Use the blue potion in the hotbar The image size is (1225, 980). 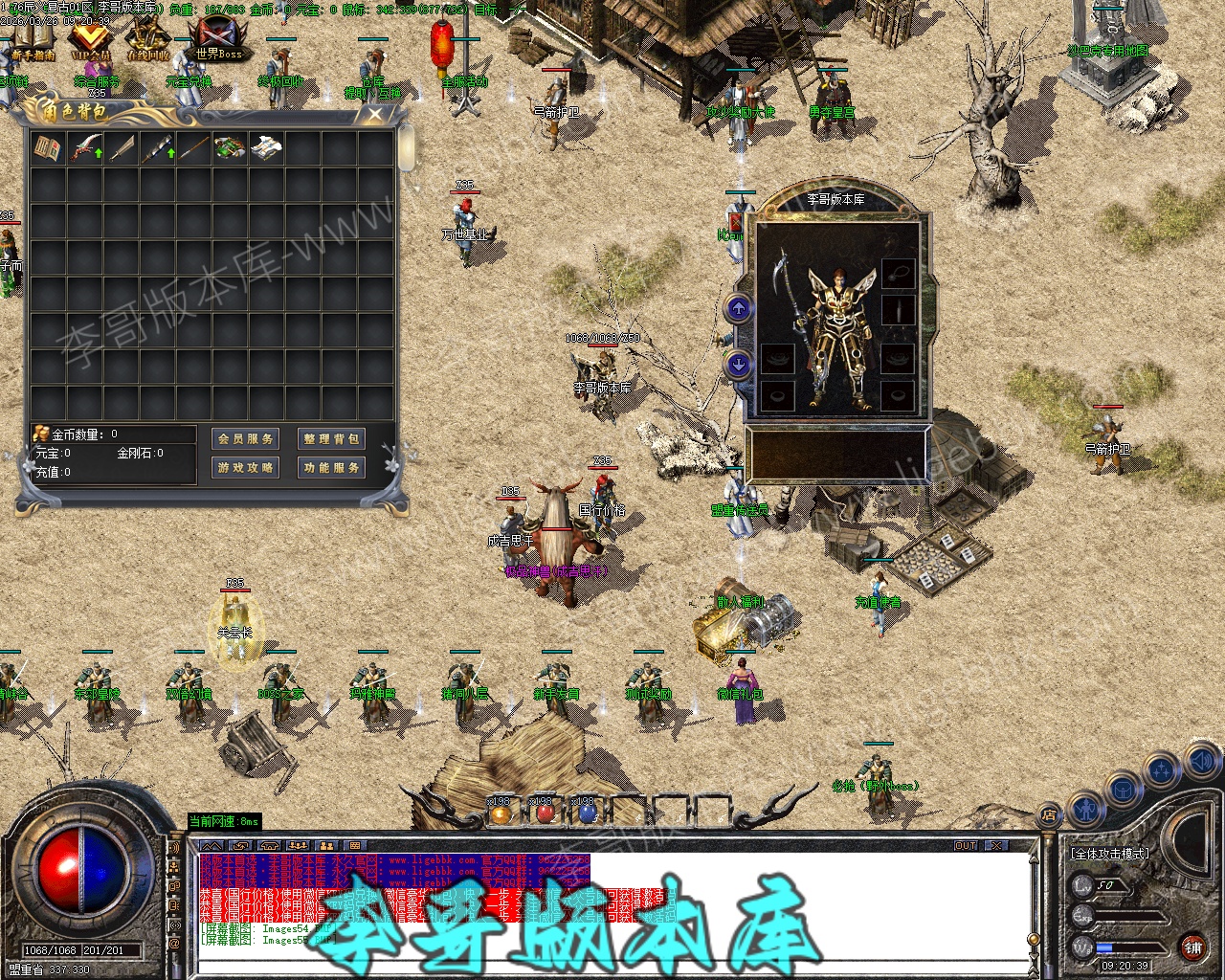[x=588, y=813]
